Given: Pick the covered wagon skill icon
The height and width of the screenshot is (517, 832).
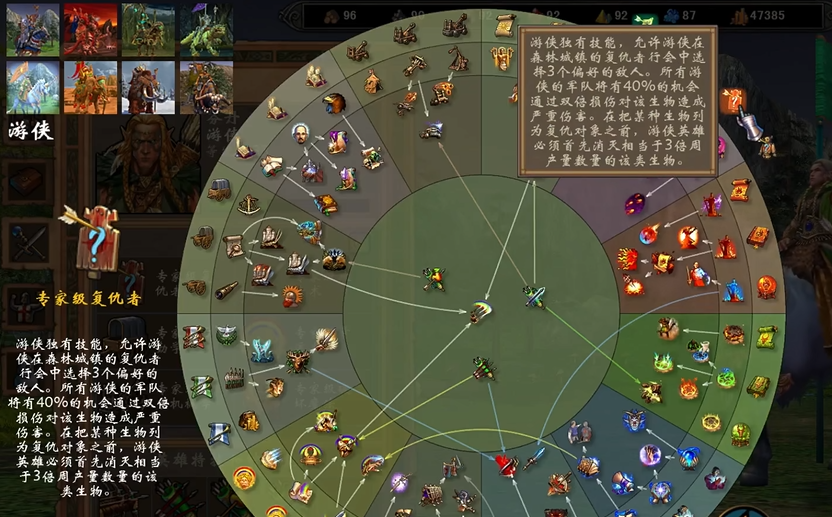Looking at the screenshot, I should pos(219,188).
